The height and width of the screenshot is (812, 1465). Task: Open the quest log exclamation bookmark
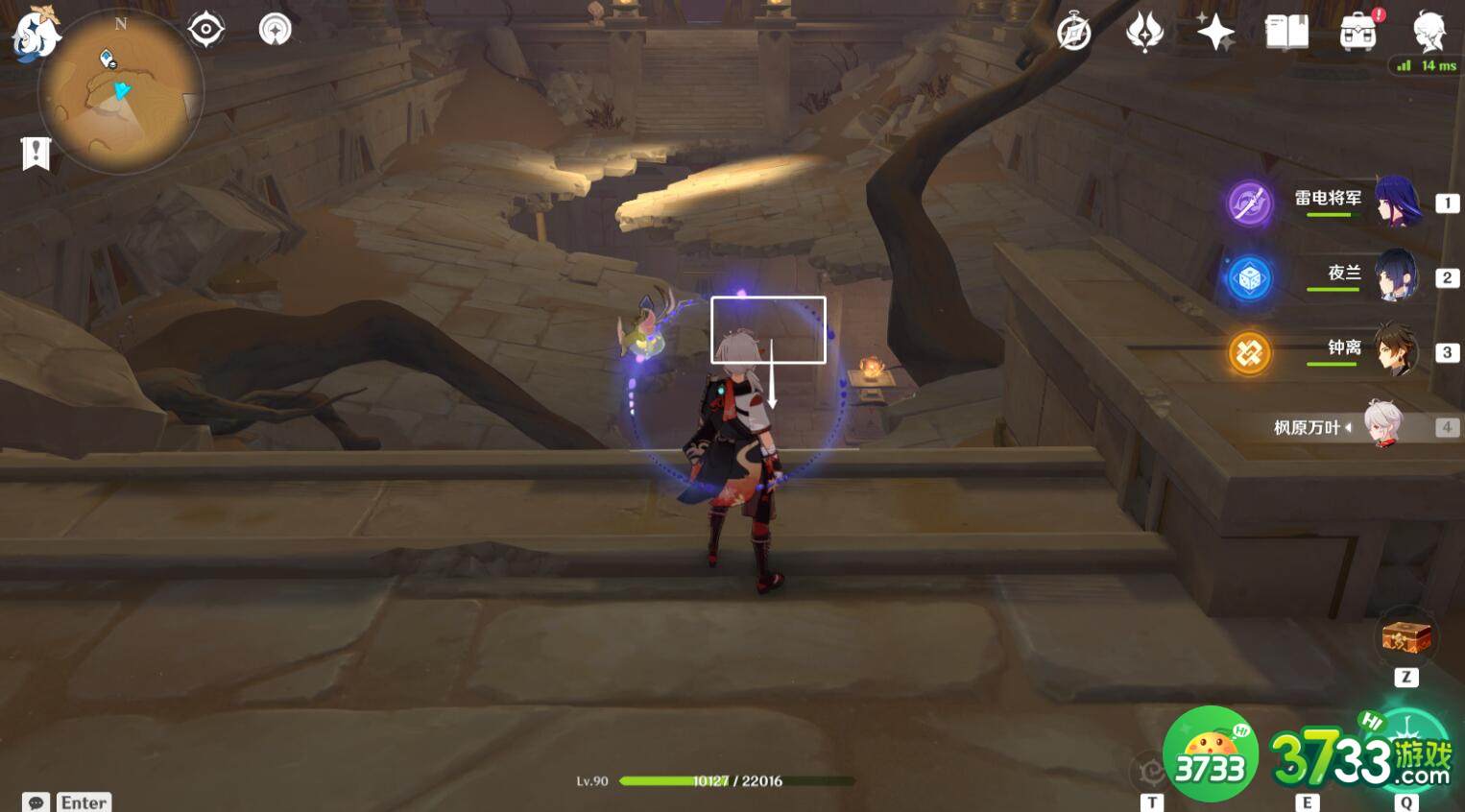(36, 154)
